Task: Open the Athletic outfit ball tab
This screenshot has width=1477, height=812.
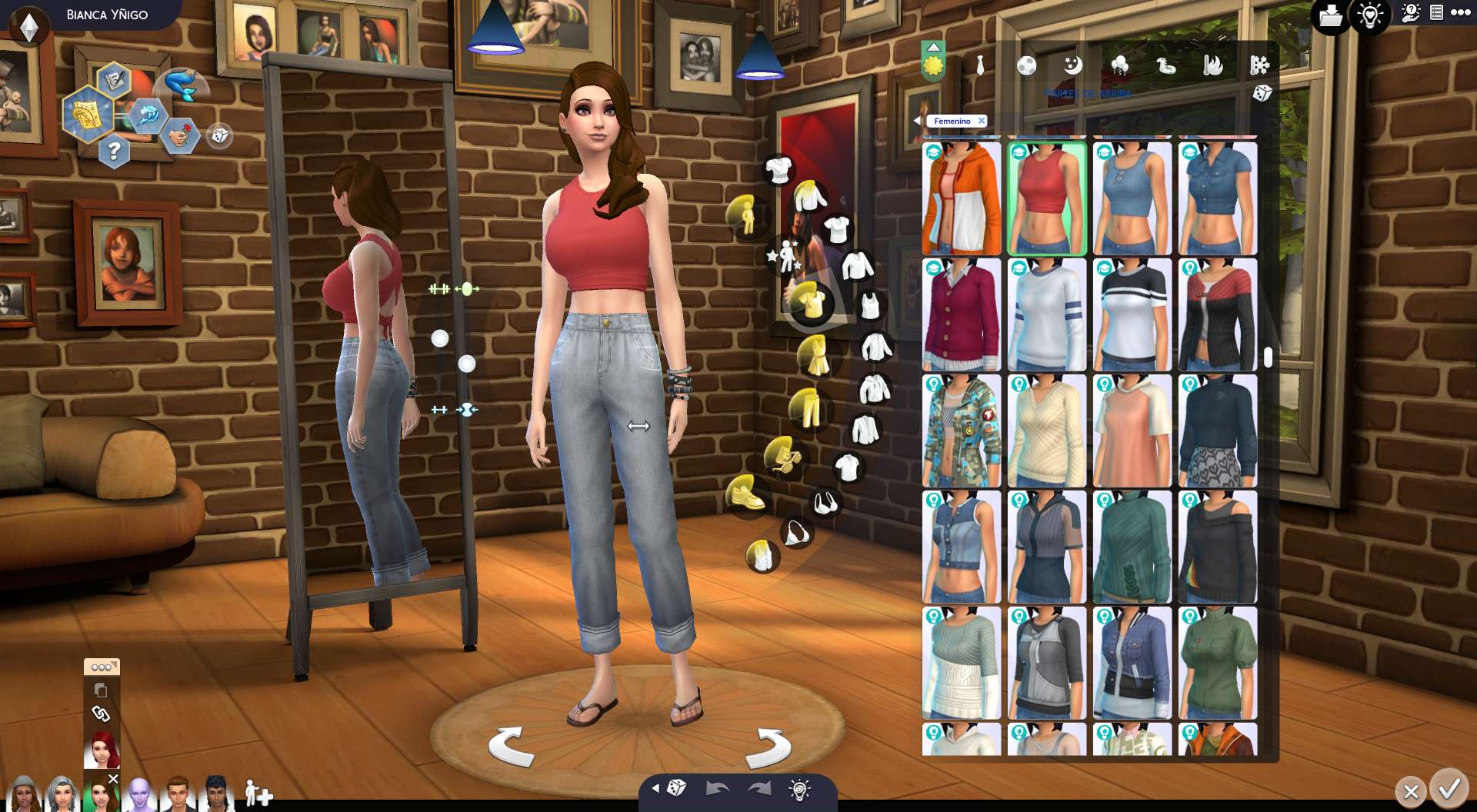Action: [1026, 66]
